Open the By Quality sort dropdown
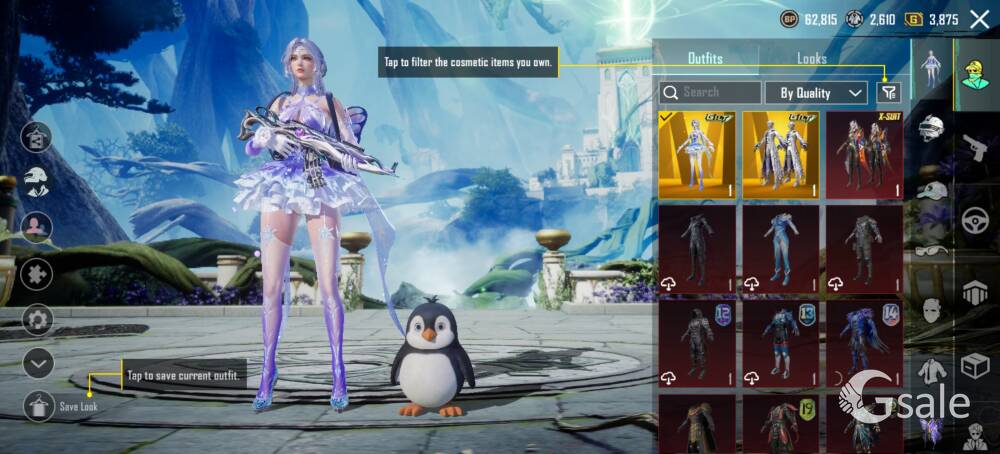Viewport: 1000px width, 454px height. coord(816,93)
